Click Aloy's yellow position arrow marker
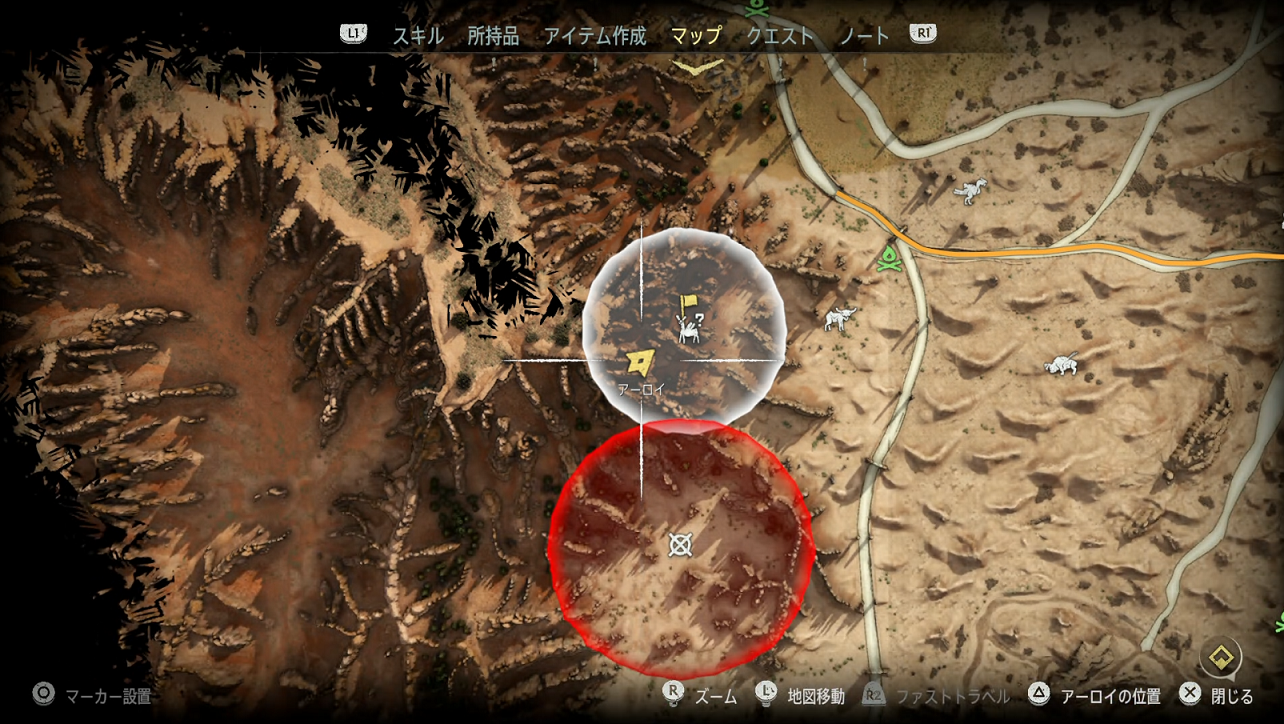 click(637, 361)
